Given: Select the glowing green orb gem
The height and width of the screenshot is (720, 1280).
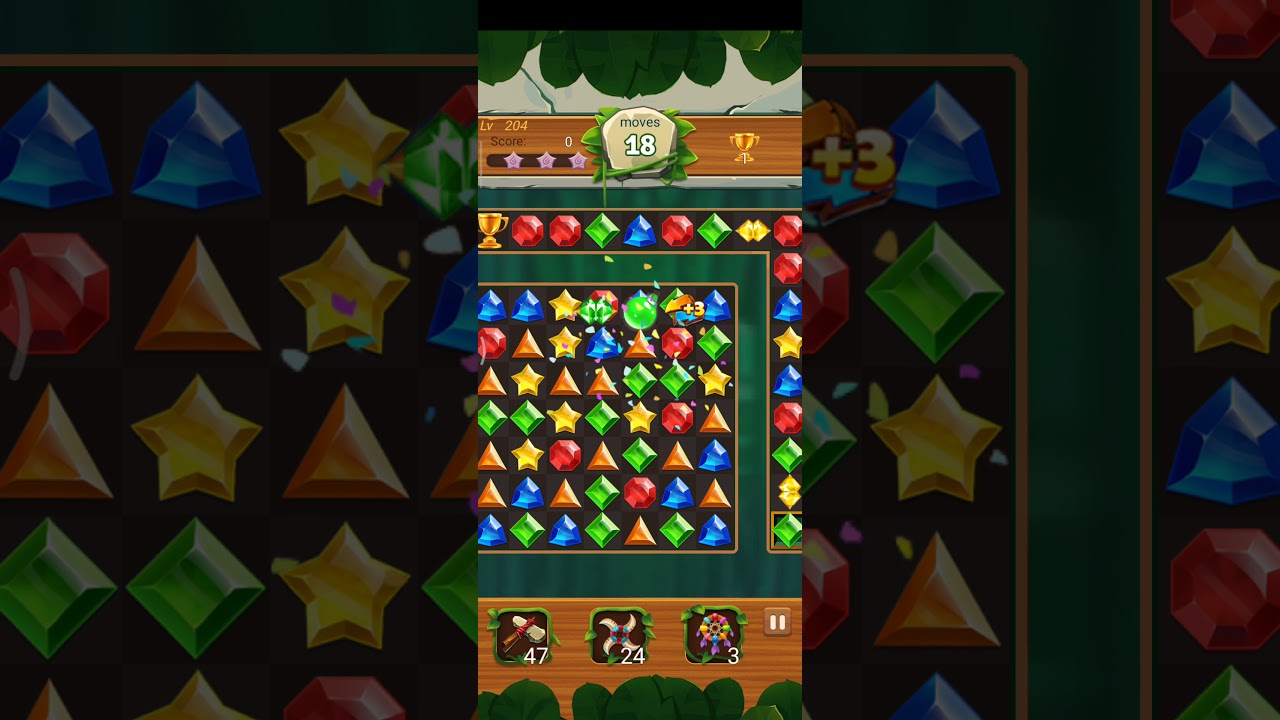Looking at the screenshot, I should click(640, 312).
